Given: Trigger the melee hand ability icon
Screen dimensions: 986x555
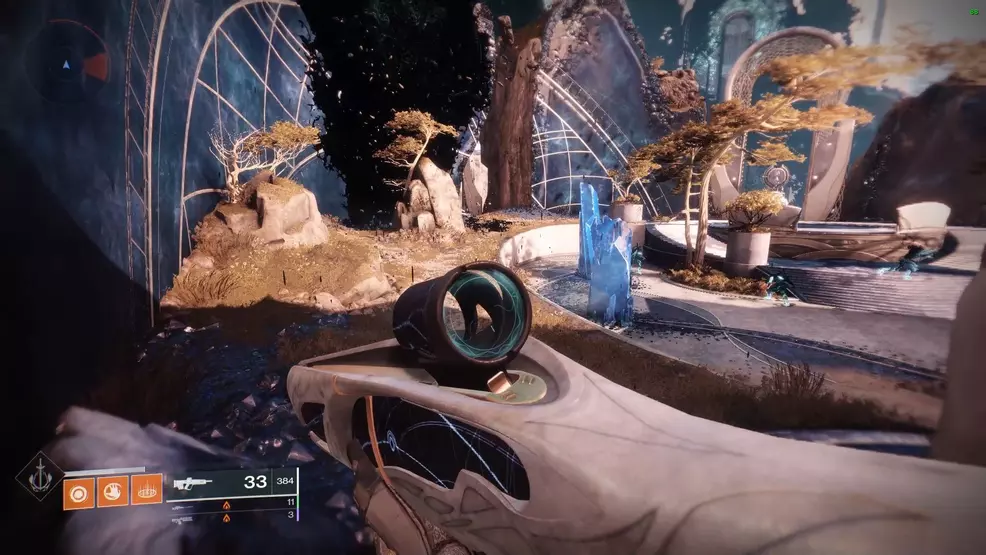Looking at the screenshot, I should 113,491.
